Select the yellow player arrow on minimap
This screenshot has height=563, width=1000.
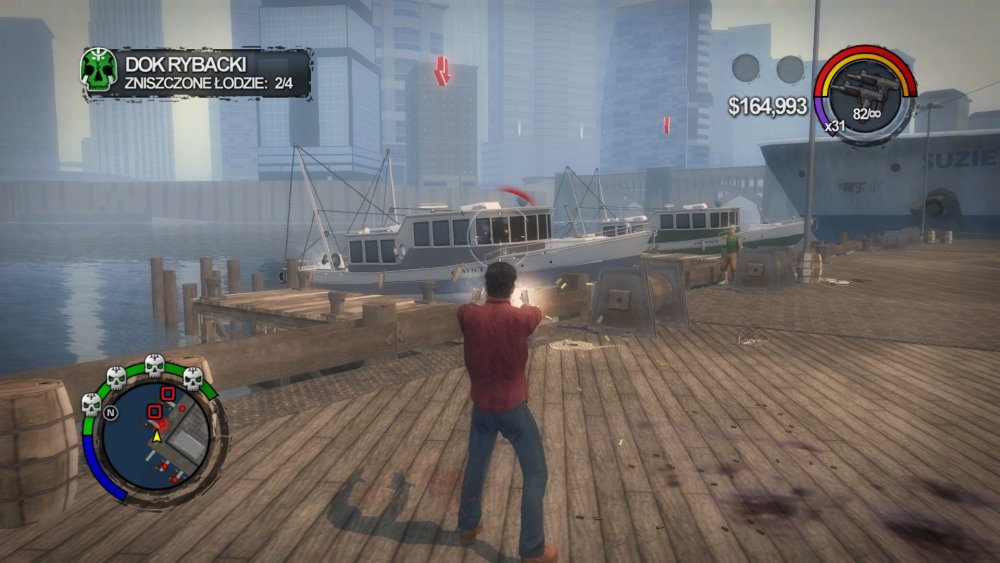157,437
